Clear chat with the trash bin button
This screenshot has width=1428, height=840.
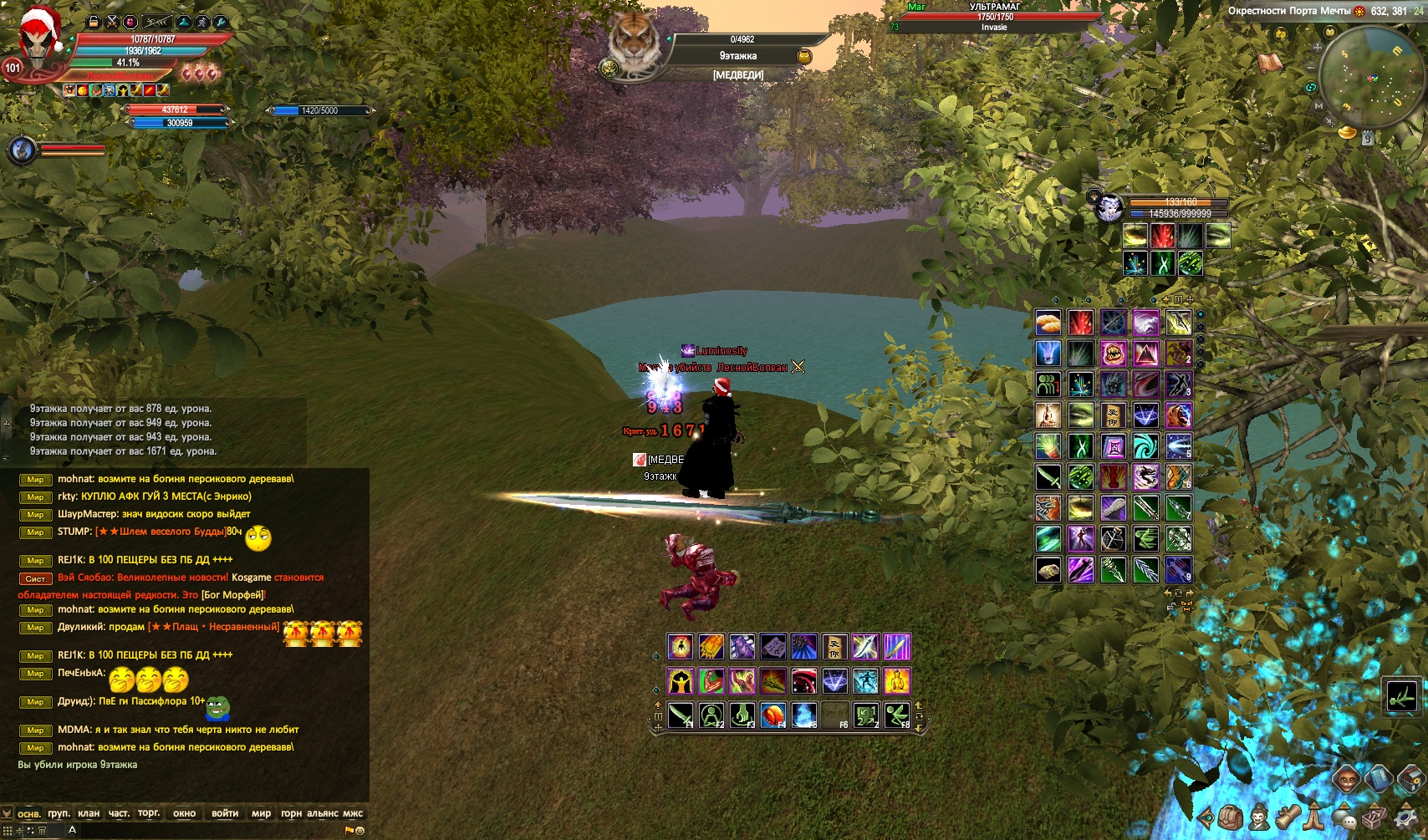41,831
